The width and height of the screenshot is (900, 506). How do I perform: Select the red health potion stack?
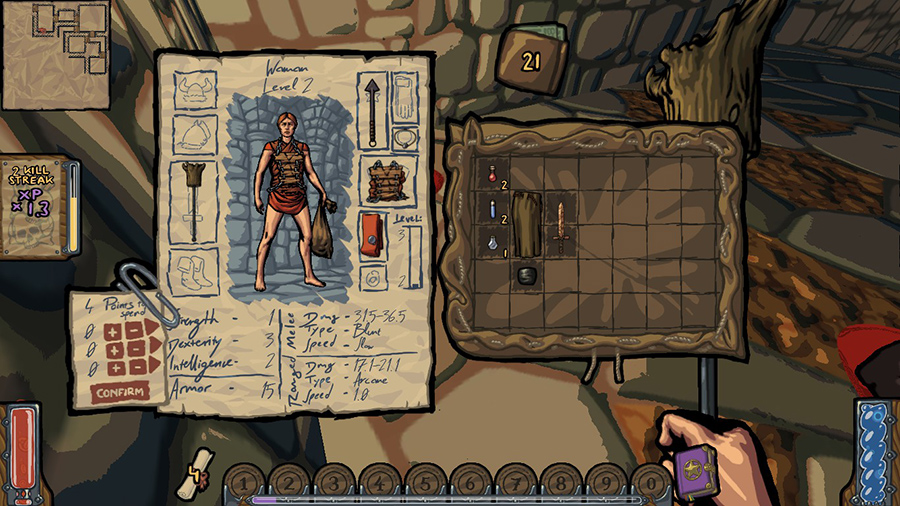point(493,174)
